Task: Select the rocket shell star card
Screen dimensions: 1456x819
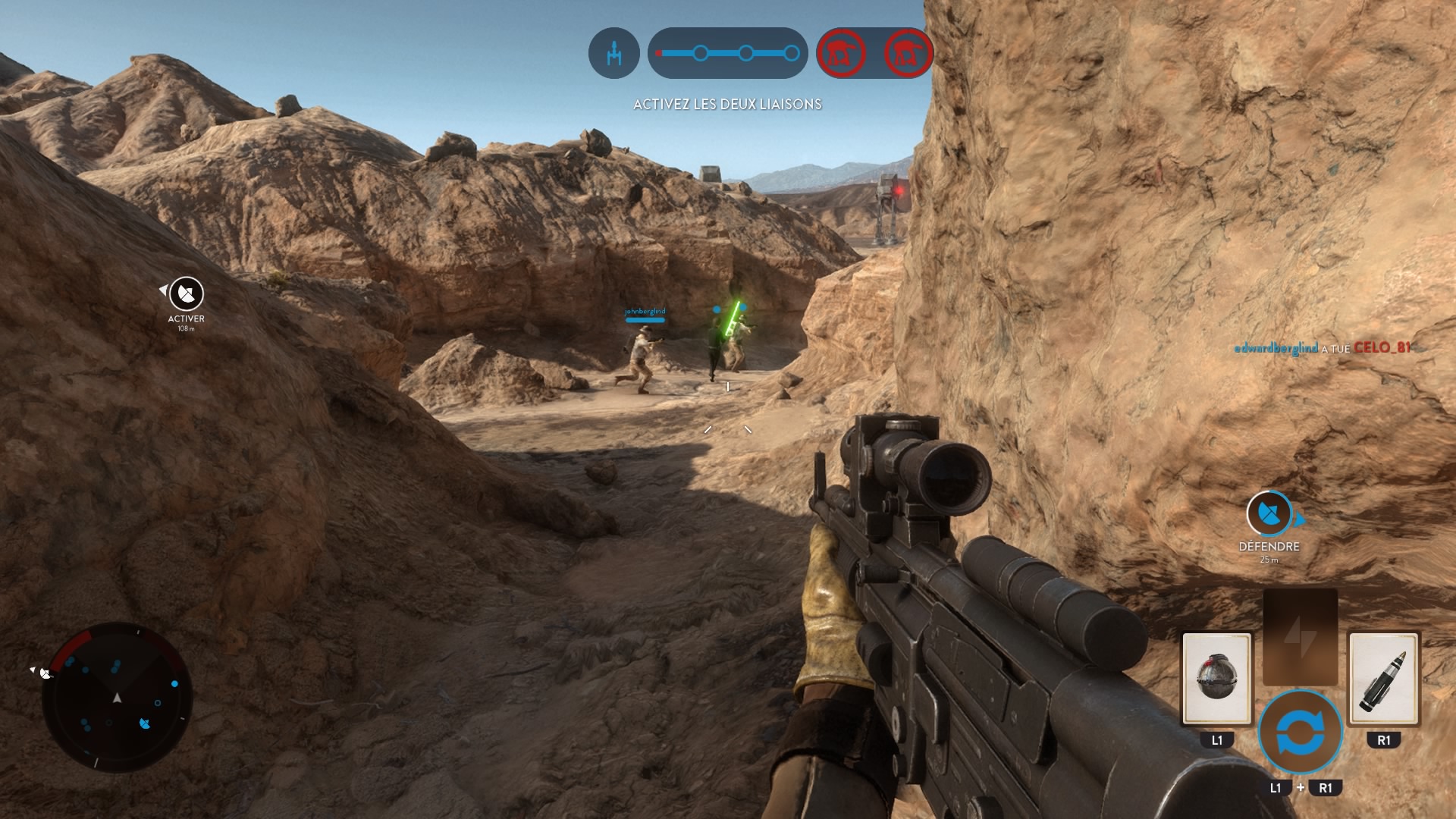Action: coord(1383,678)
